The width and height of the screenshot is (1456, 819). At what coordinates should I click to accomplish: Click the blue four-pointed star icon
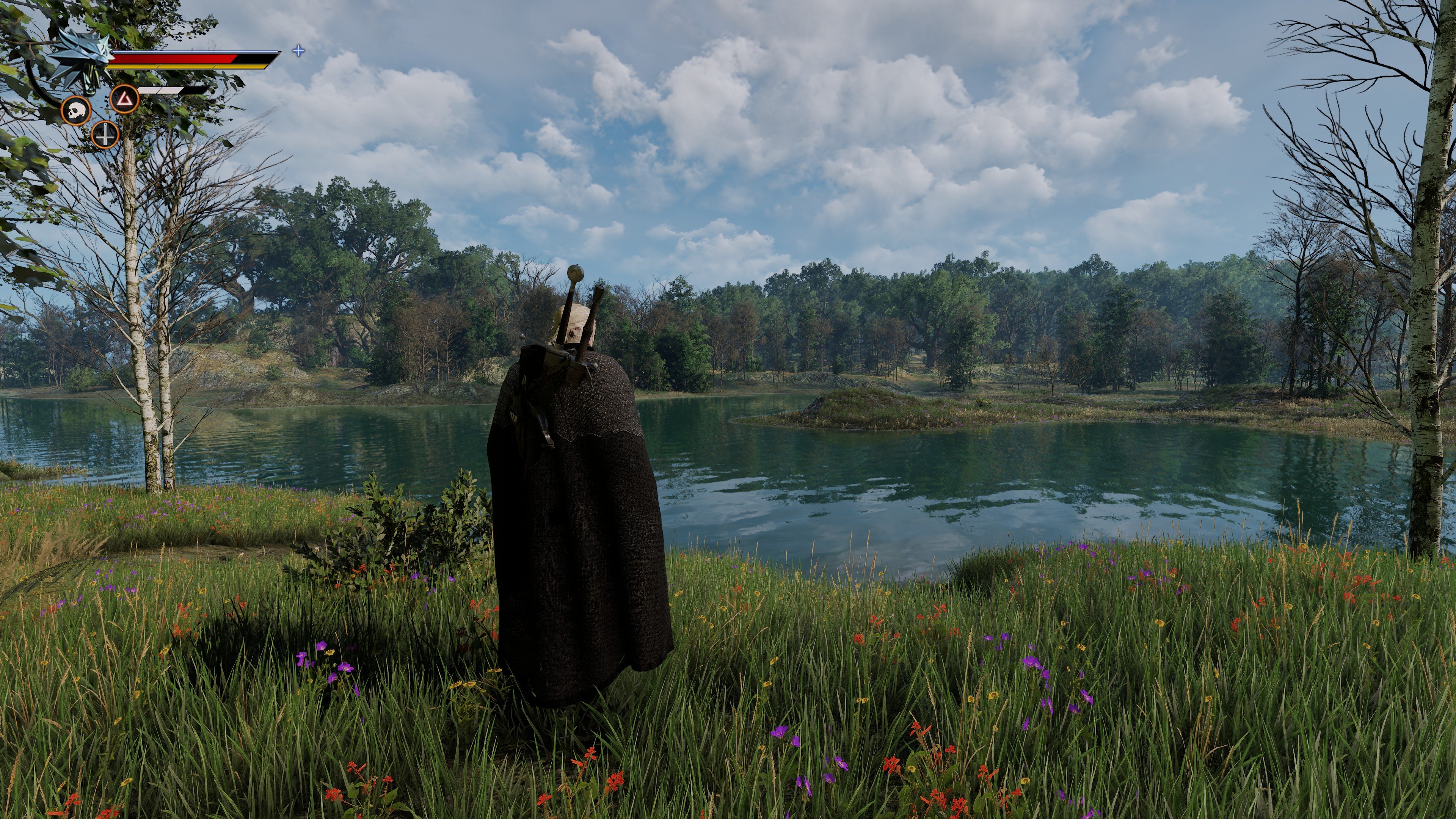point(298,51)
